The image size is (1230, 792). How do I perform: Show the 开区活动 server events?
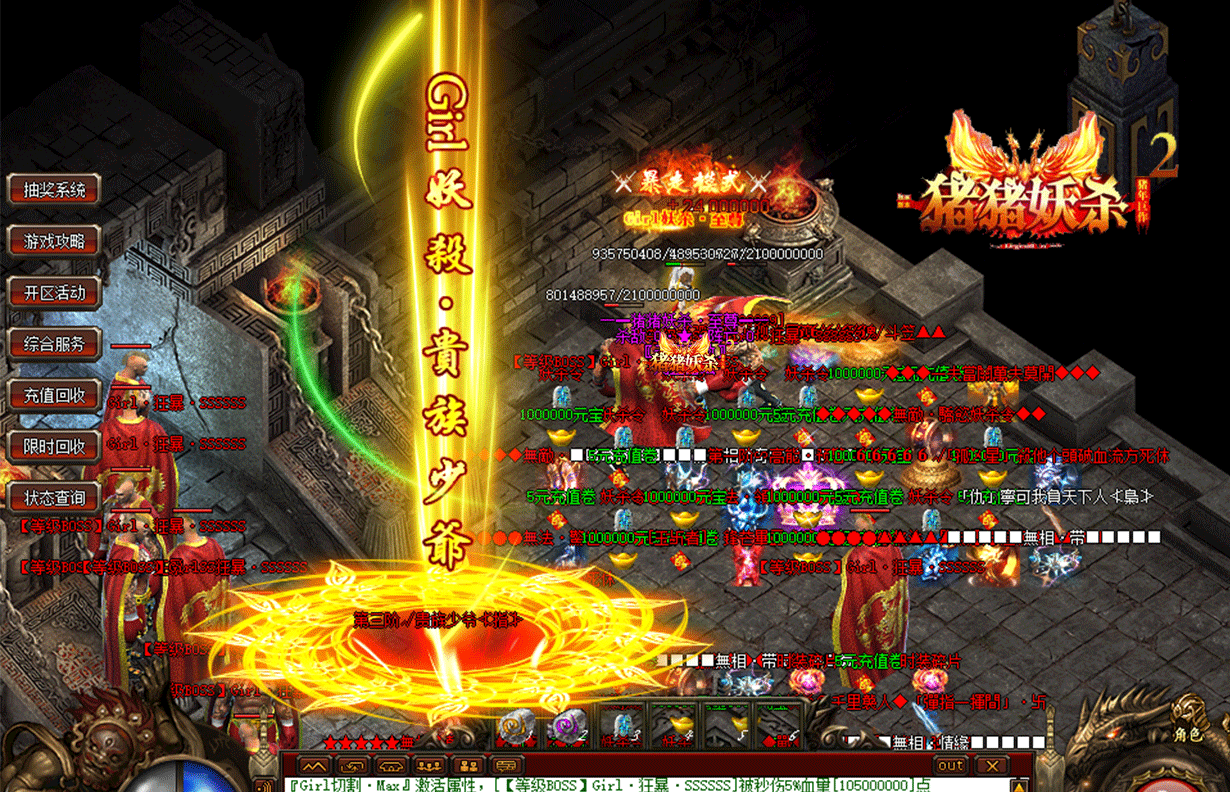[55, 293]
